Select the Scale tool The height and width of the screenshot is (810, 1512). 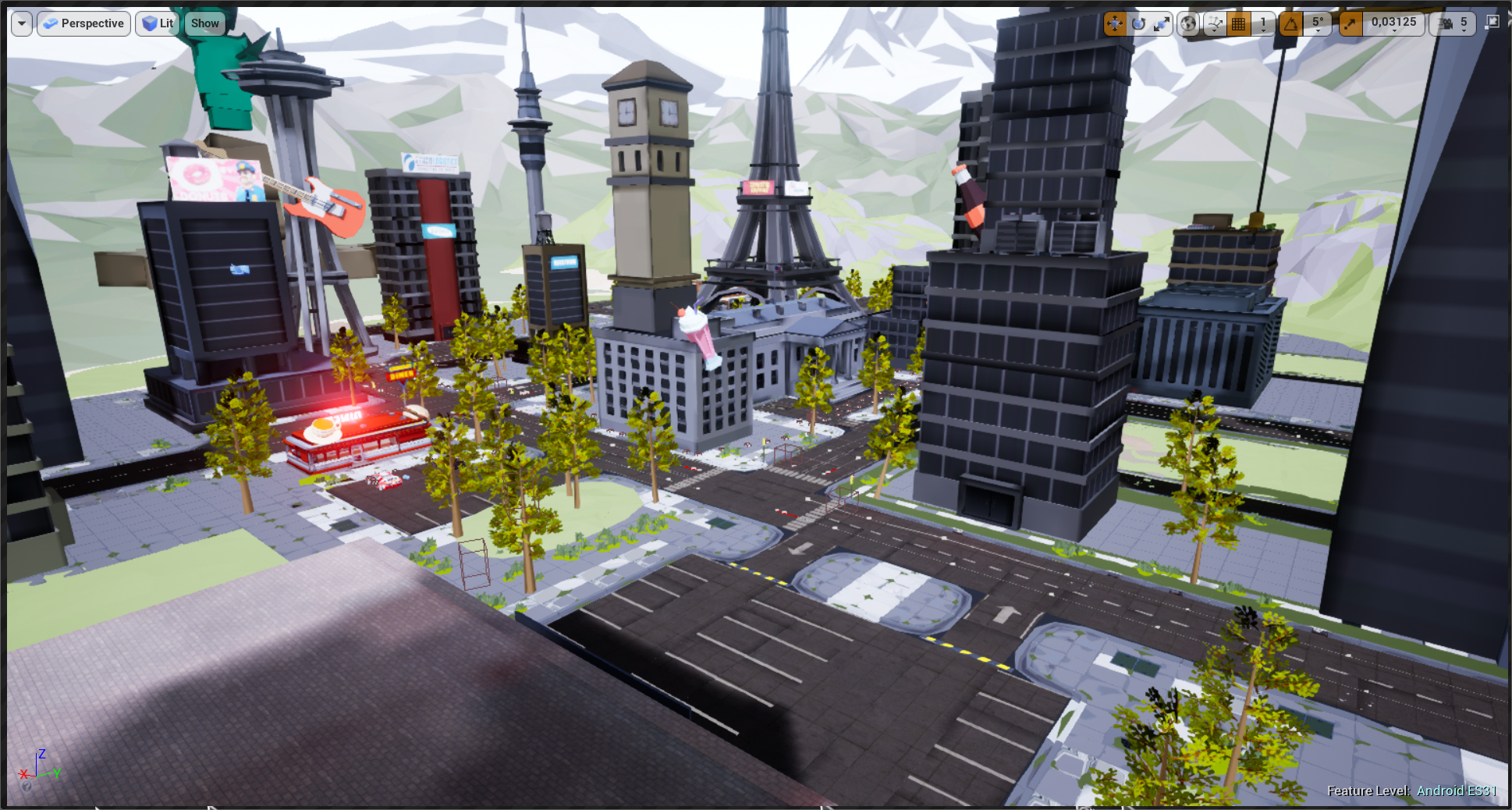click(x=1162, y=22)
